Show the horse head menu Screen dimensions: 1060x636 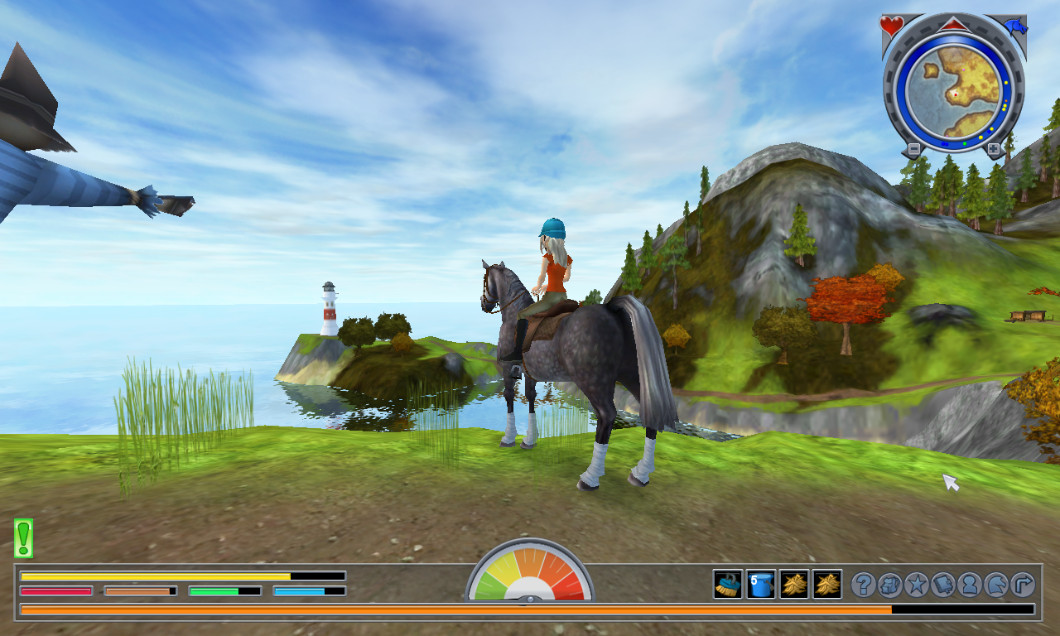(996, 585)
